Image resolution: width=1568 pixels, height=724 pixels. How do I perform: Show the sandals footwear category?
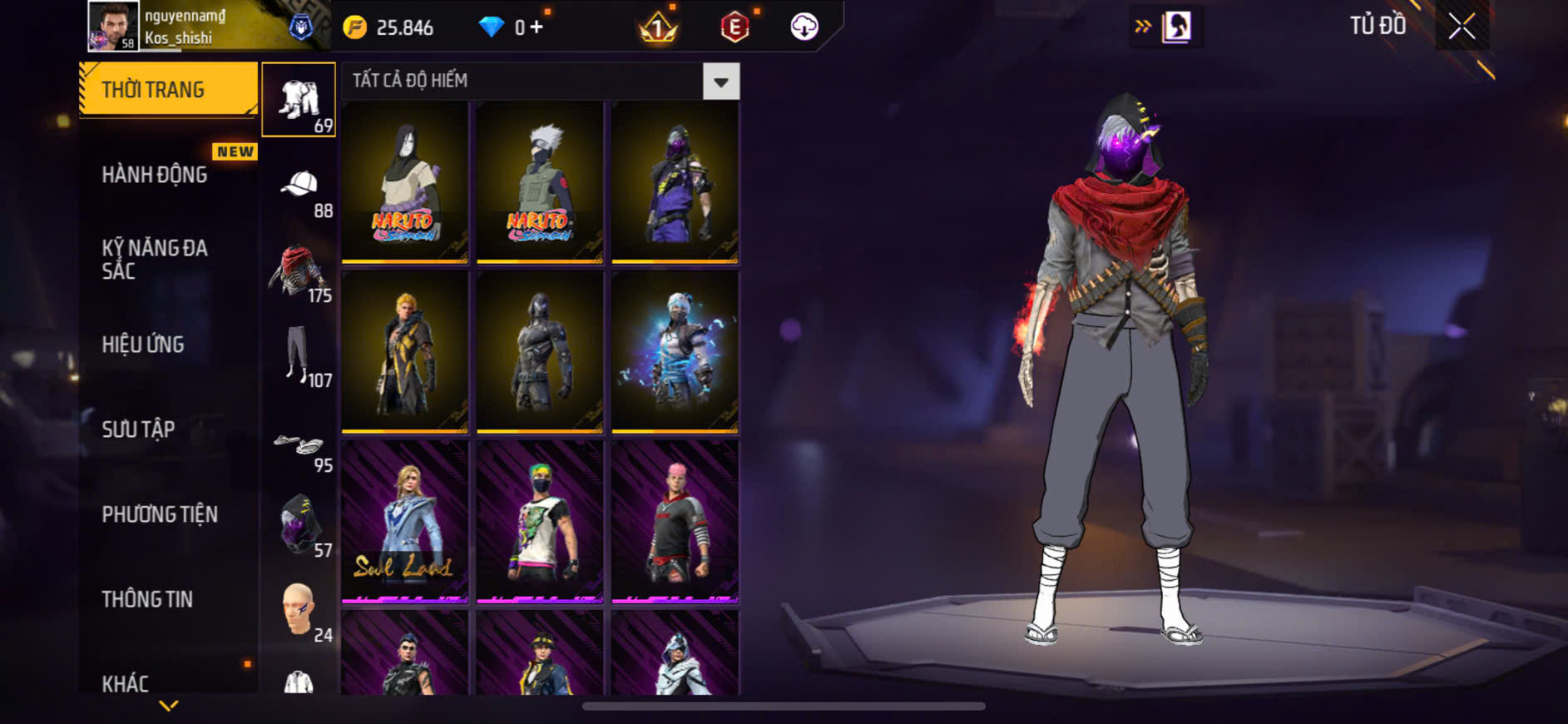pos(298,444)
